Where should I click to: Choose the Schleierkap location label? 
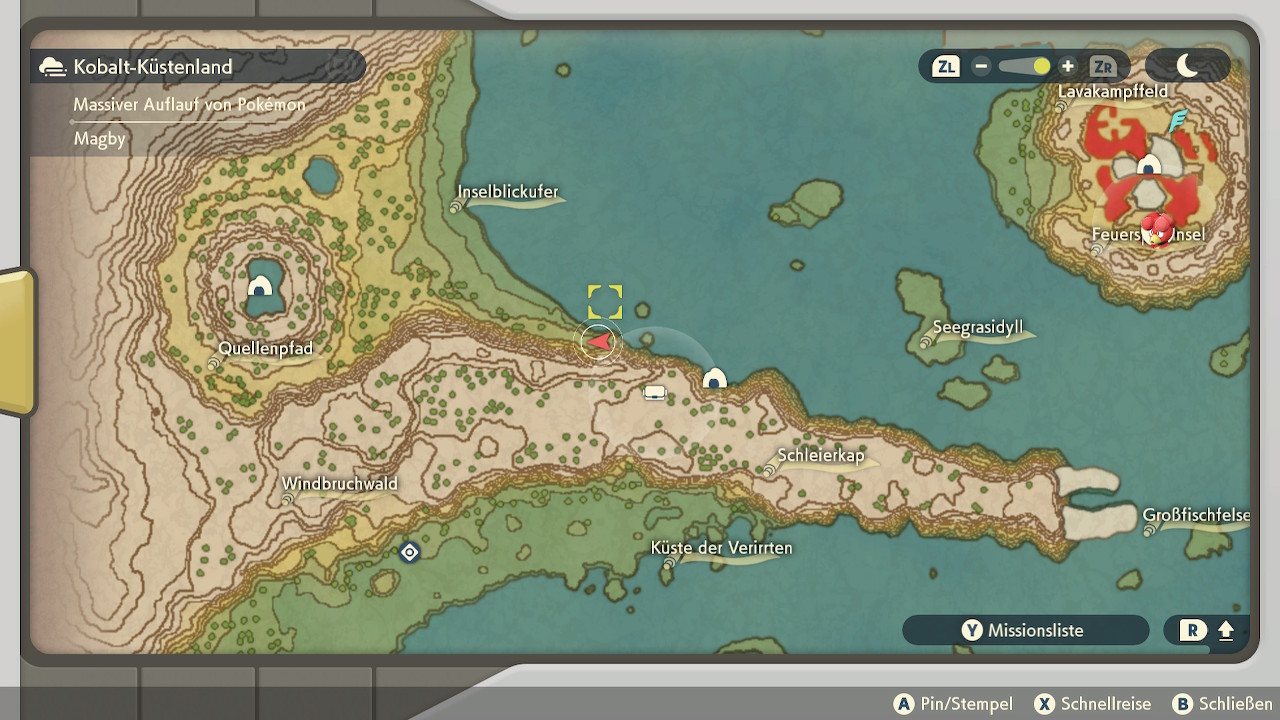820,456
